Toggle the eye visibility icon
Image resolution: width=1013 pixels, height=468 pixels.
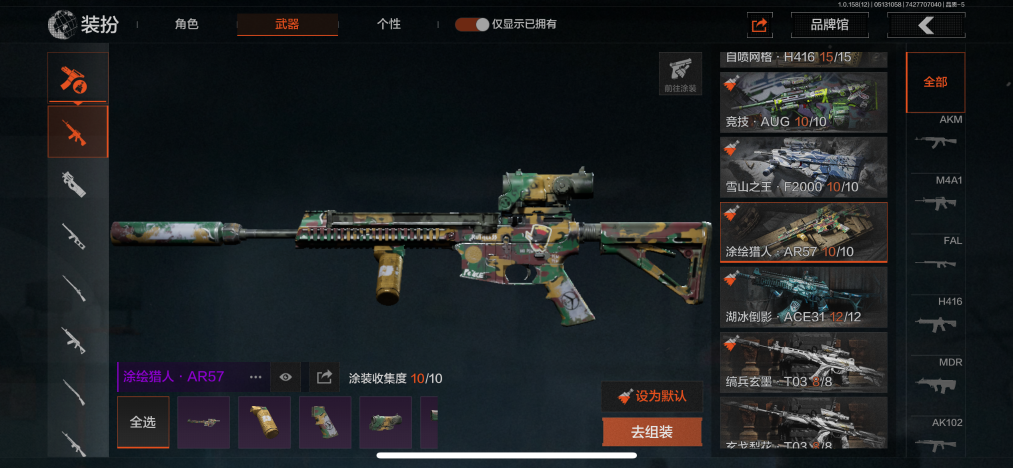pos(286,377)
